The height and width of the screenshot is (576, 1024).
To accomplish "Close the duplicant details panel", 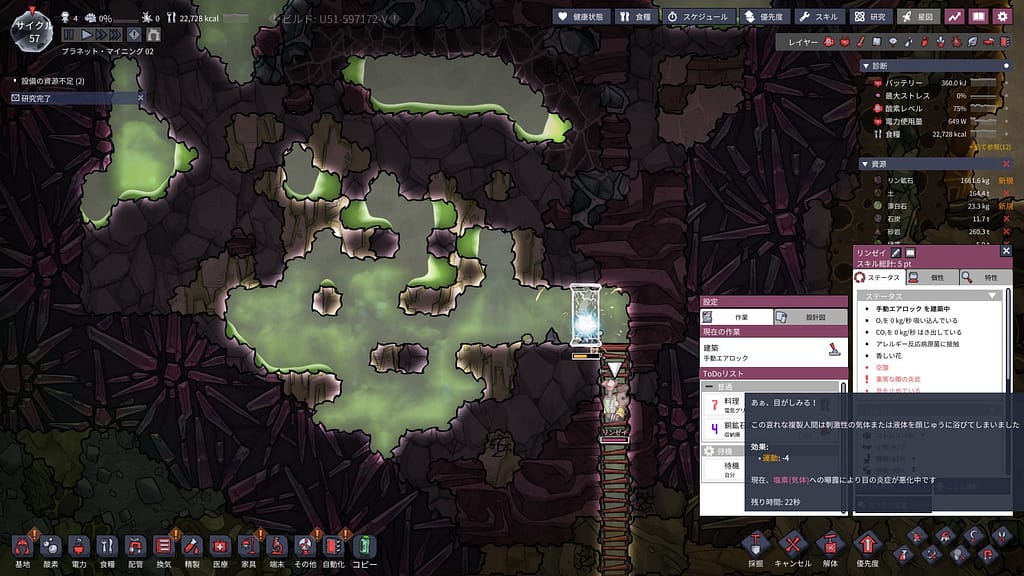I will click(x=1006, y=252).
